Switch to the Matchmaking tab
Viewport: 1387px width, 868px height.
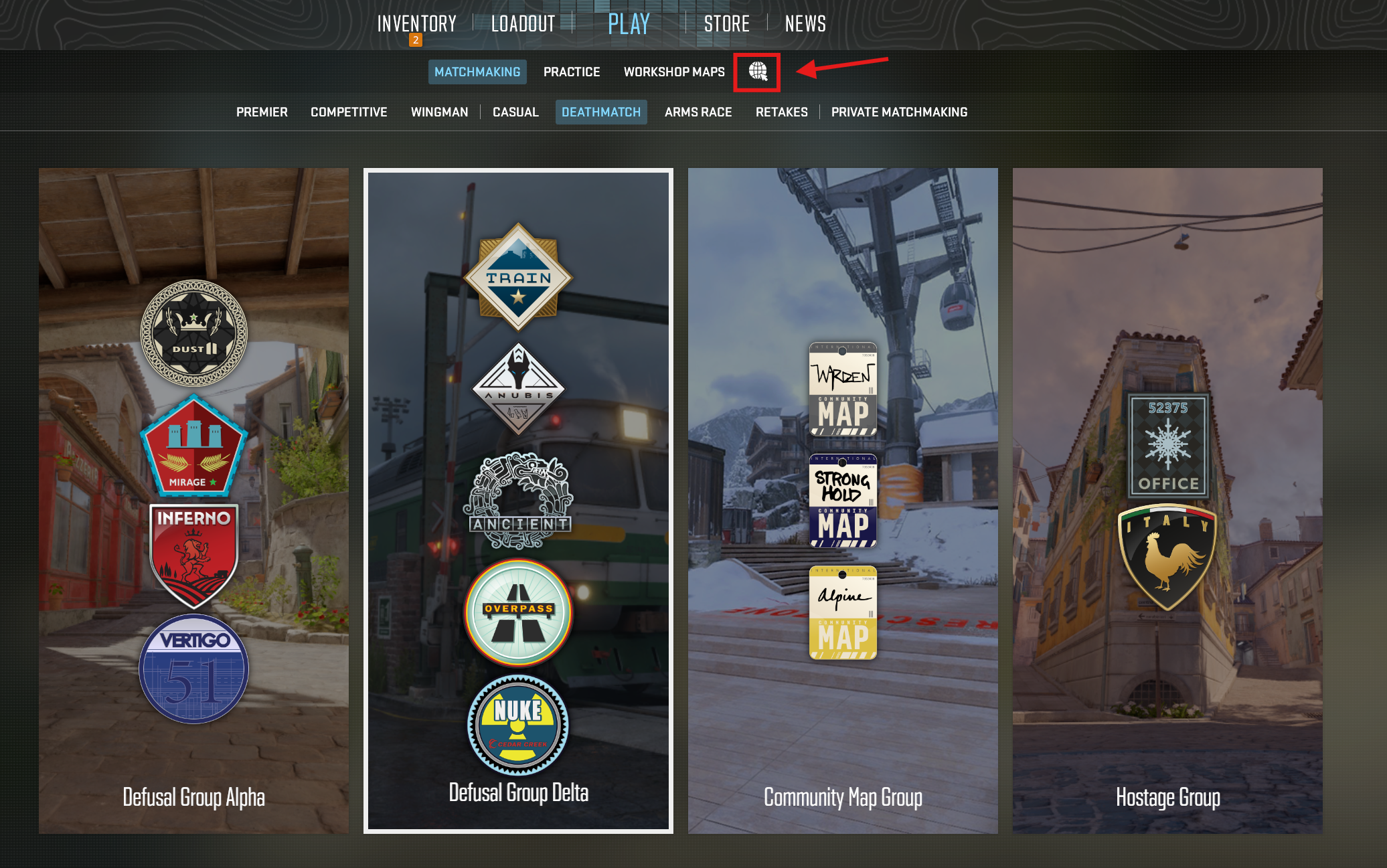tap(477, 72)
